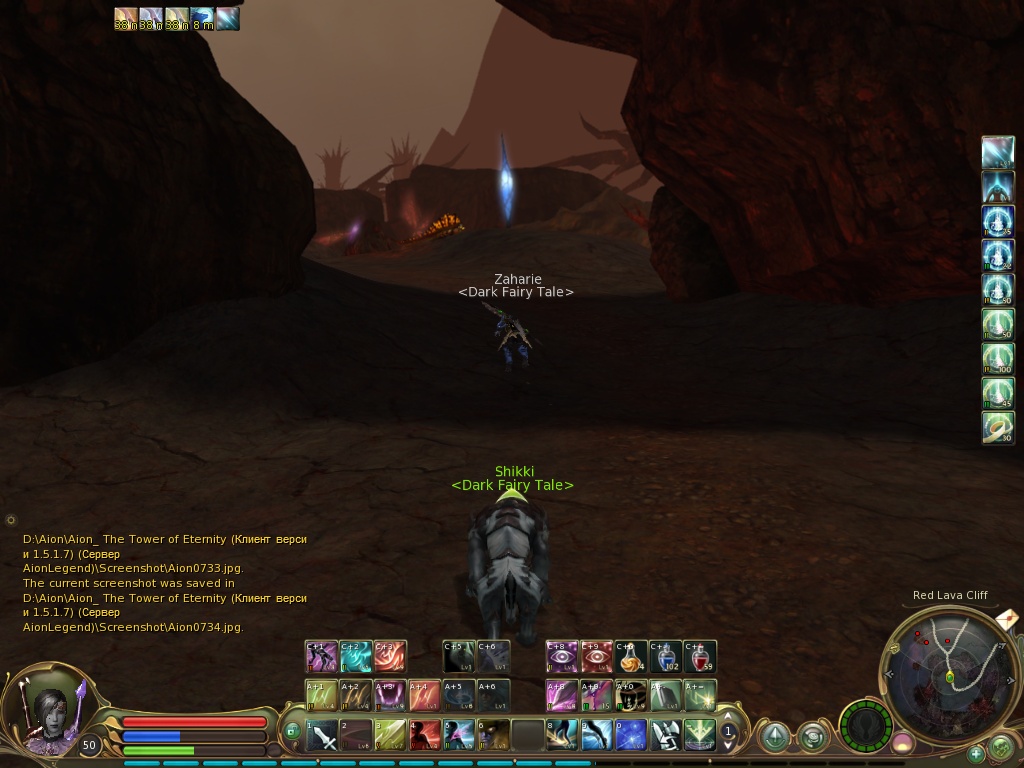This screenshot has height=768, width=1024.
Task: Trigger the blue starburst skill in slot 0
Action: 631,736
